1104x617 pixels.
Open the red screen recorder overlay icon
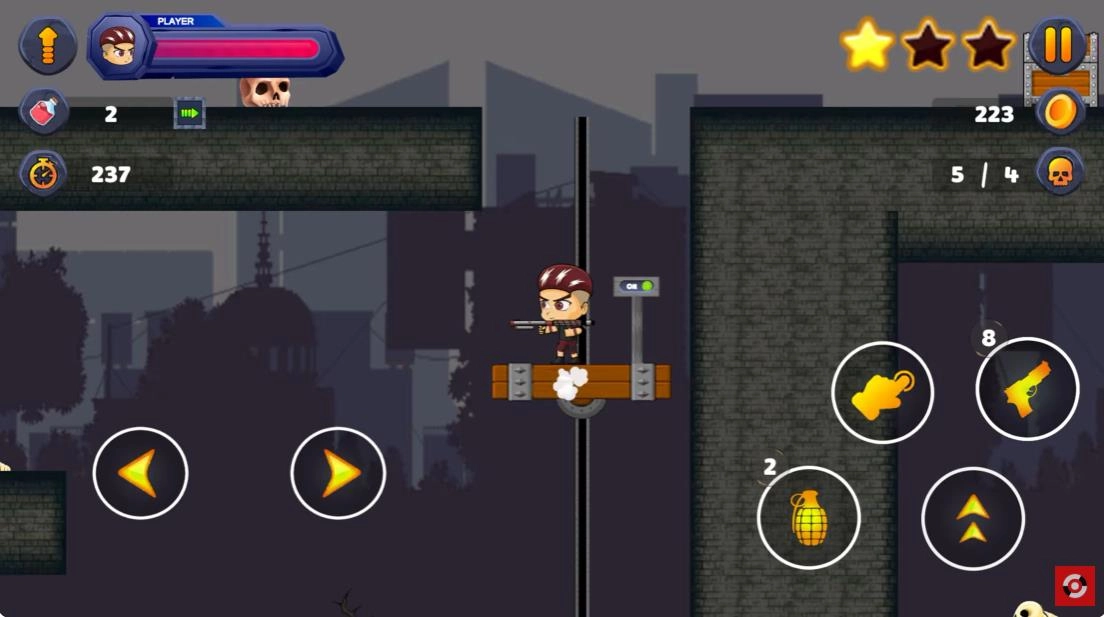click(x=1075, y=586)
